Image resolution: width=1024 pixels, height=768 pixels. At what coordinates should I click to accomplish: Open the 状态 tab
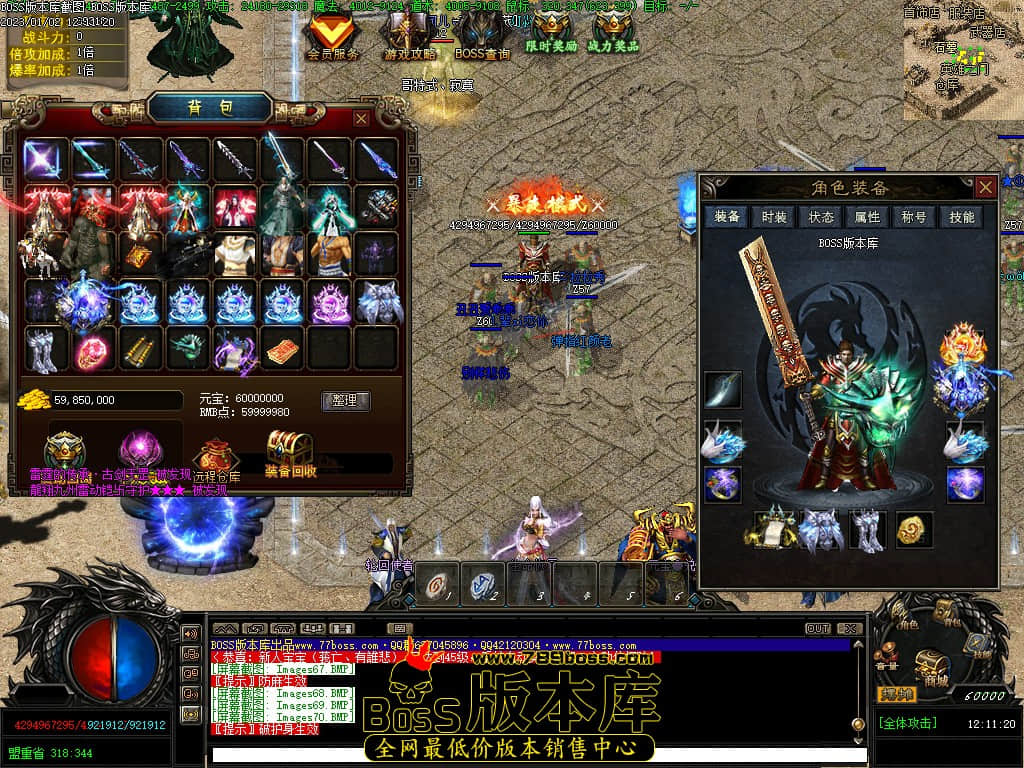821,217
